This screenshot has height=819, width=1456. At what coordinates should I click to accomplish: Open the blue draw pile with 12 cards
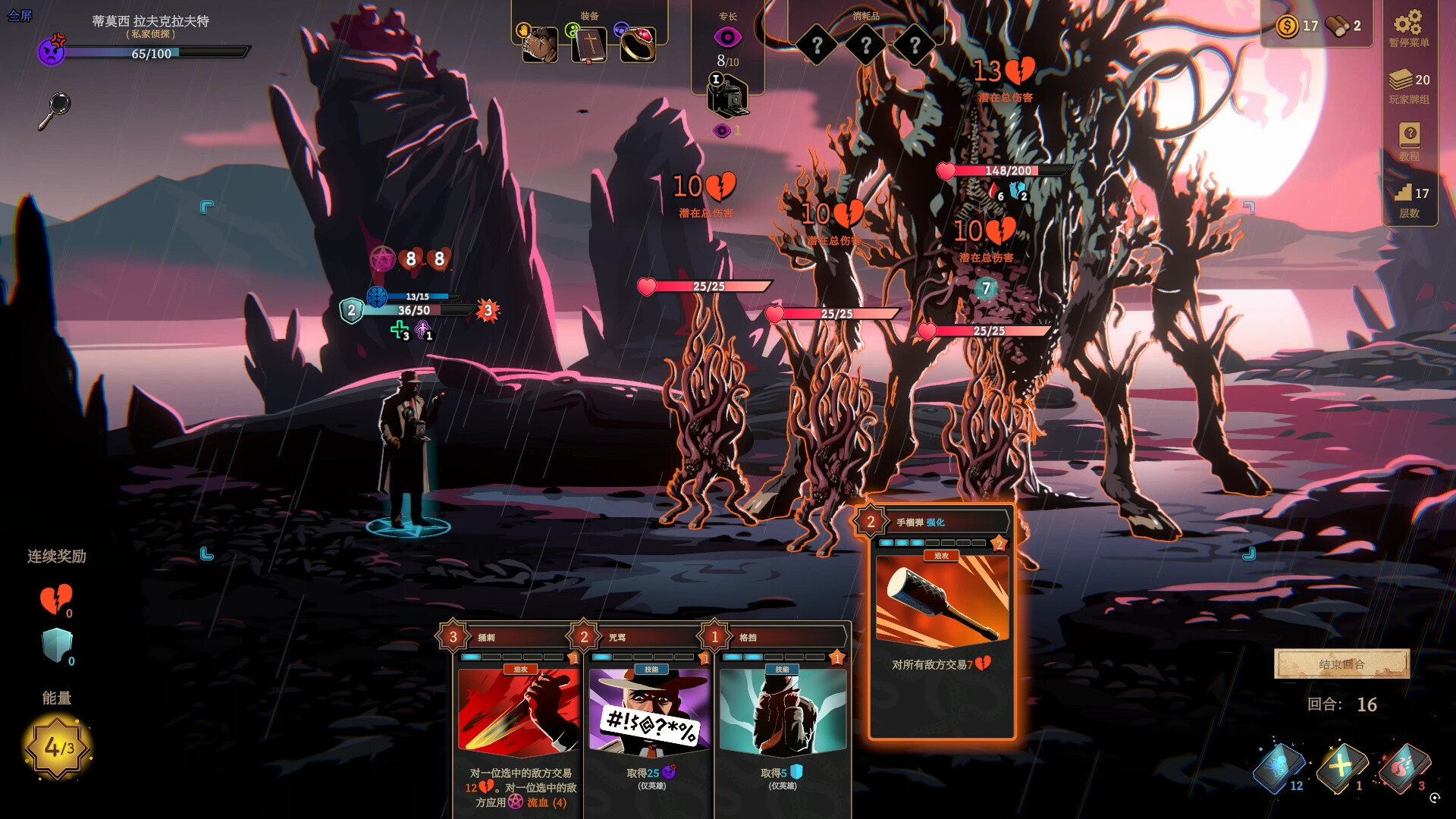click(x=1279, y=767)
